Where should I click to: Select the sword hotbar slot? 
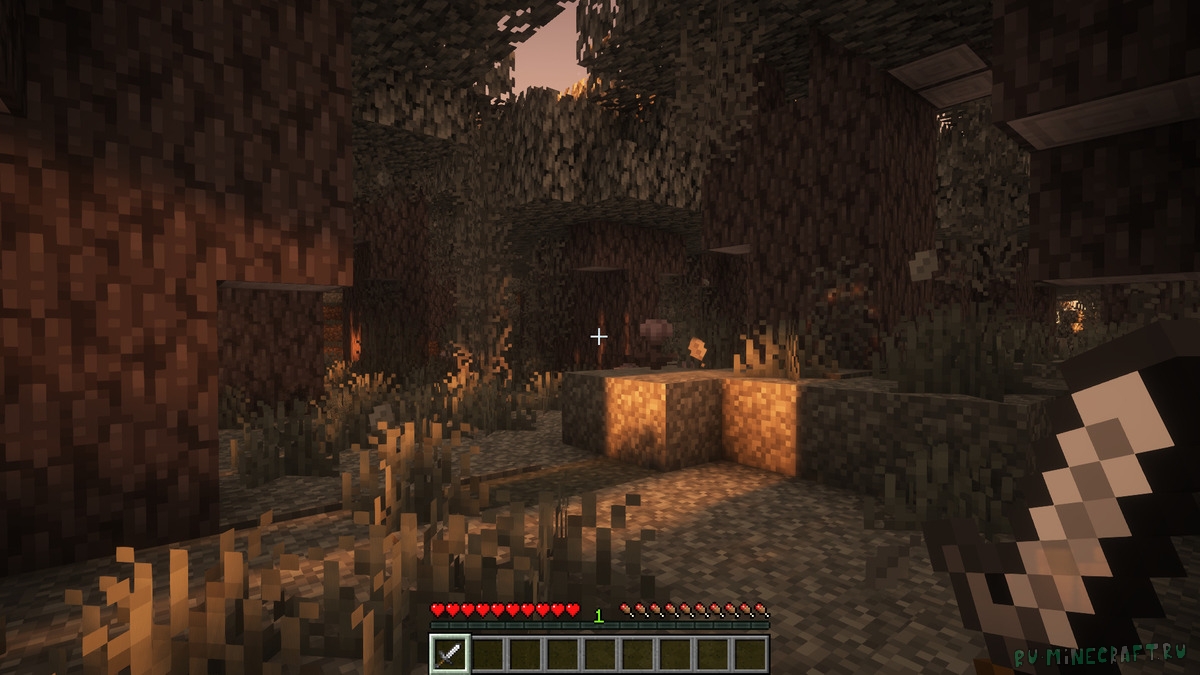coord(450,654)
